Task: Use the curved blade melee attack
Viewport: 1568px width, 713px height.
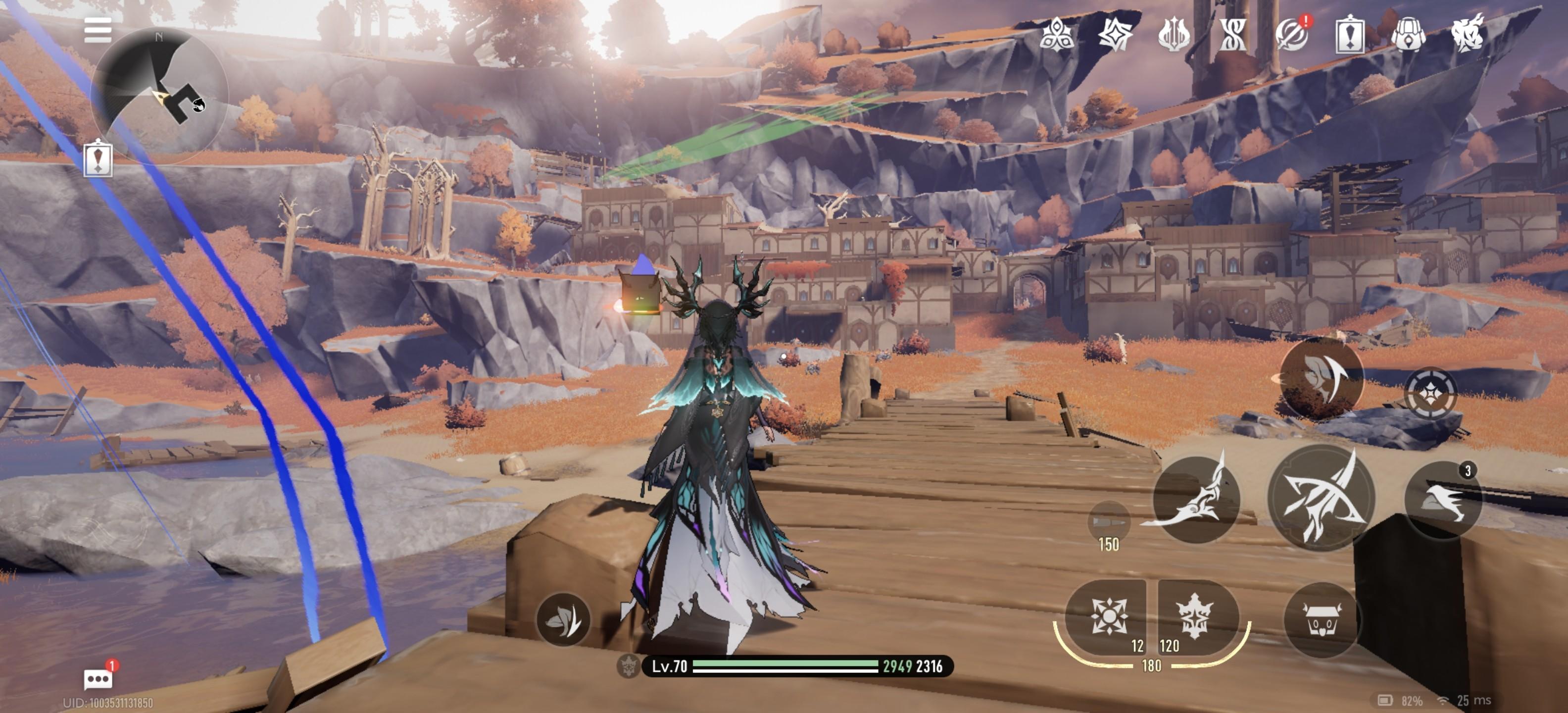Action: pyautogui.click(x=1196, y=499)
